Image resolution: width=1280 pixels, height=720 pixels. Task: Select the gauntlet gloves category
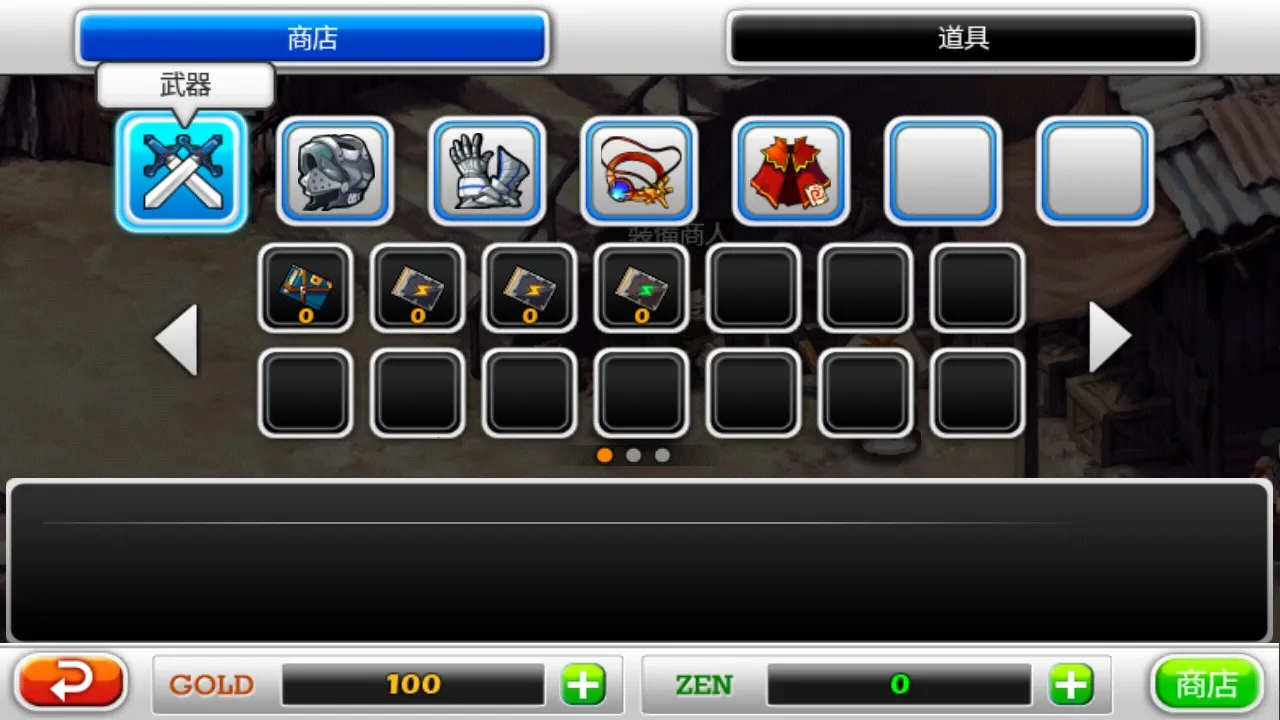(487, 171)
